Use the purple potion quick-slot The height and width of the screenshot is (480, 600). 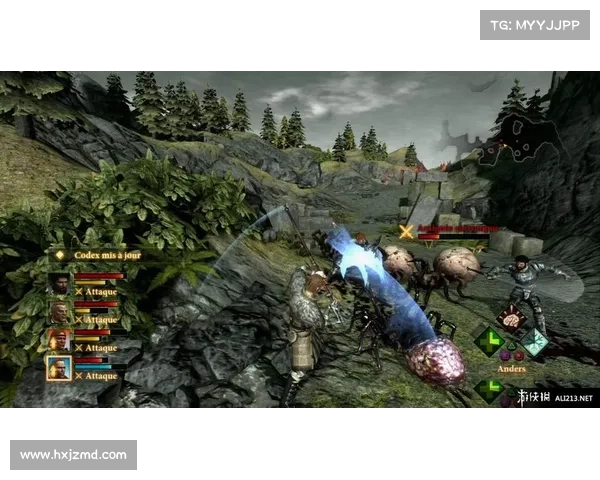pos(505,355)
